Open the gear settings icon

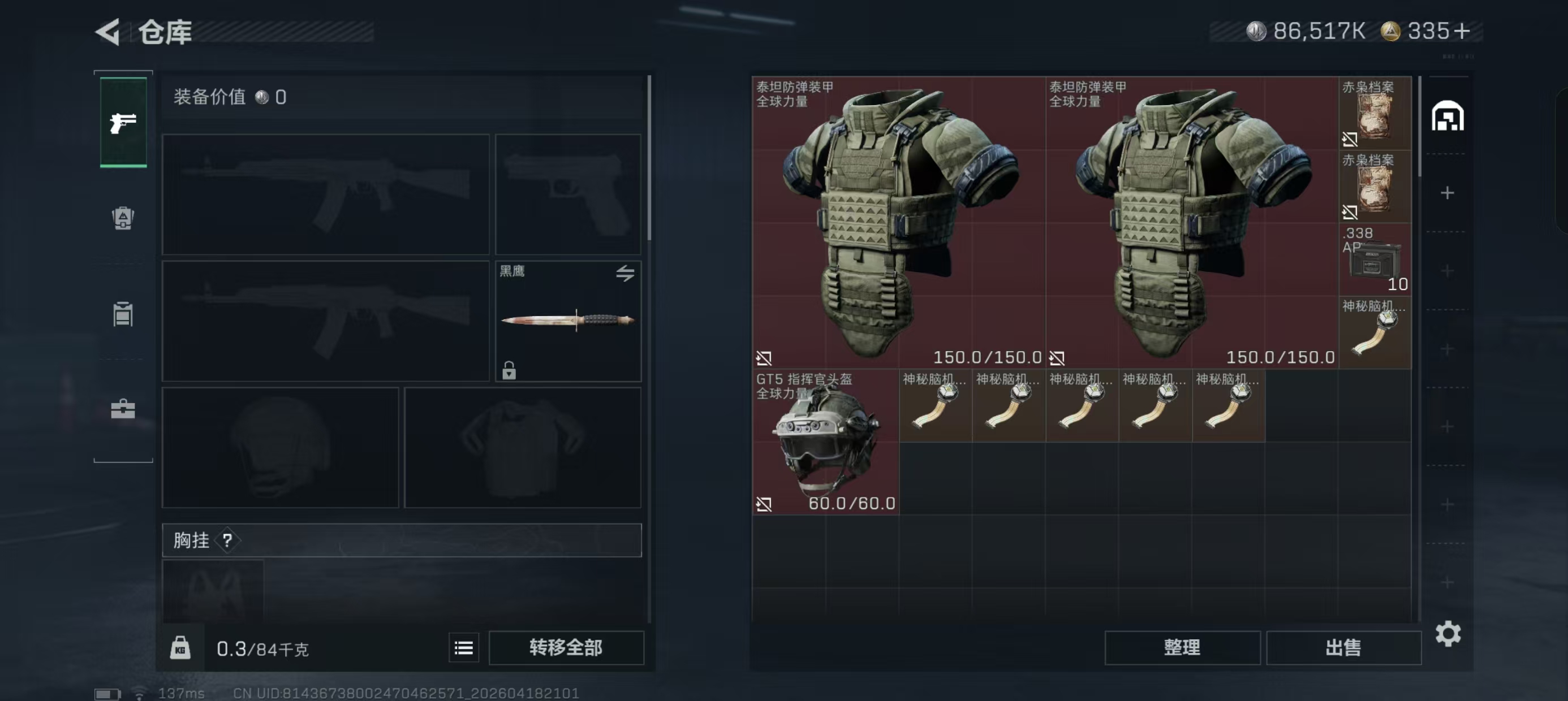click(x=1448, y=634)
